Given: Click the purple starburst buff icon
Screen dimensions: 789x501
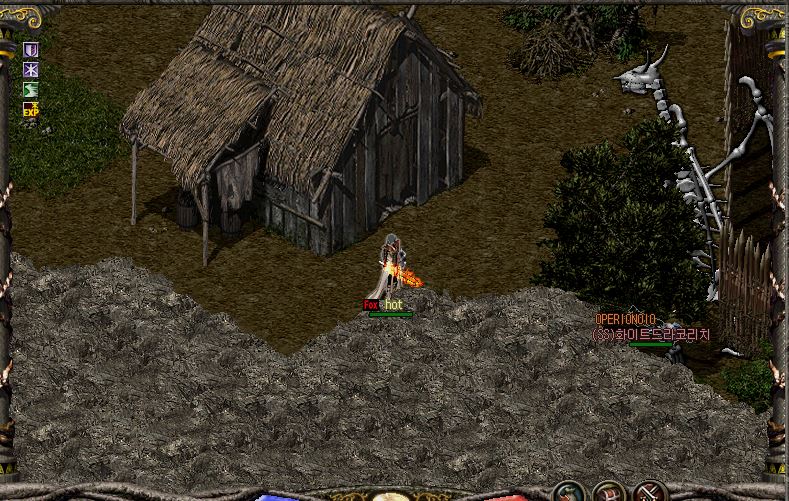Looking at the screenshot, I should (31, 69).
